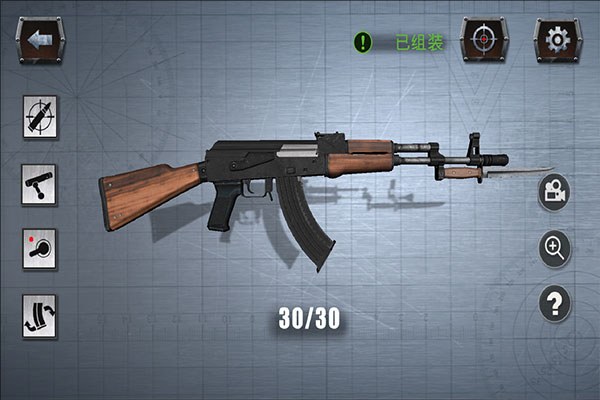Viewport: 600px width, 400px height.
Task: Activate the red dot flashlight icon
Action: point(40,249)
